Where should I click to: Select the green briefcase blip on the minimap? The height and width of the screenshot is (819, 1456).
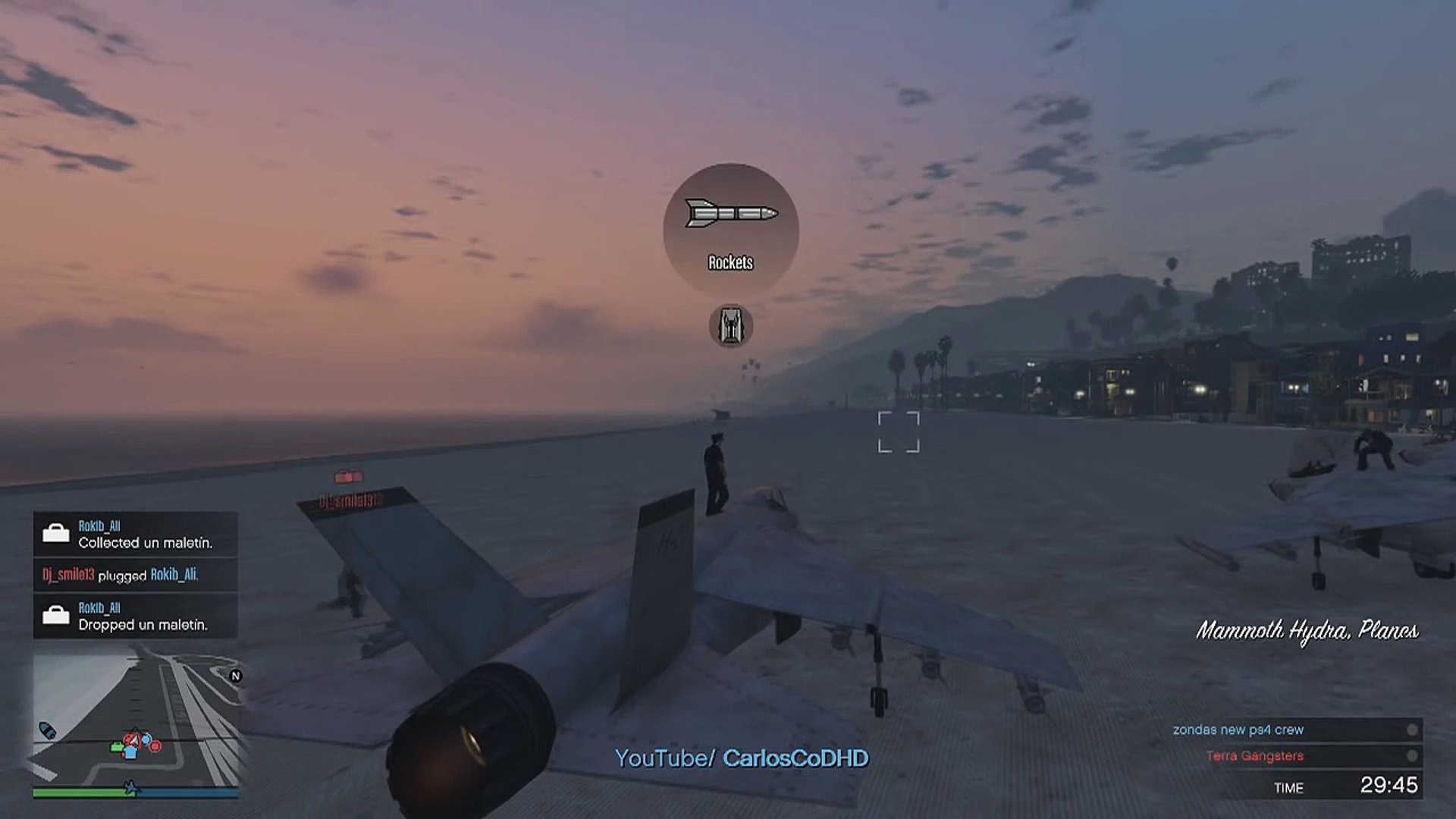[116, 747]
